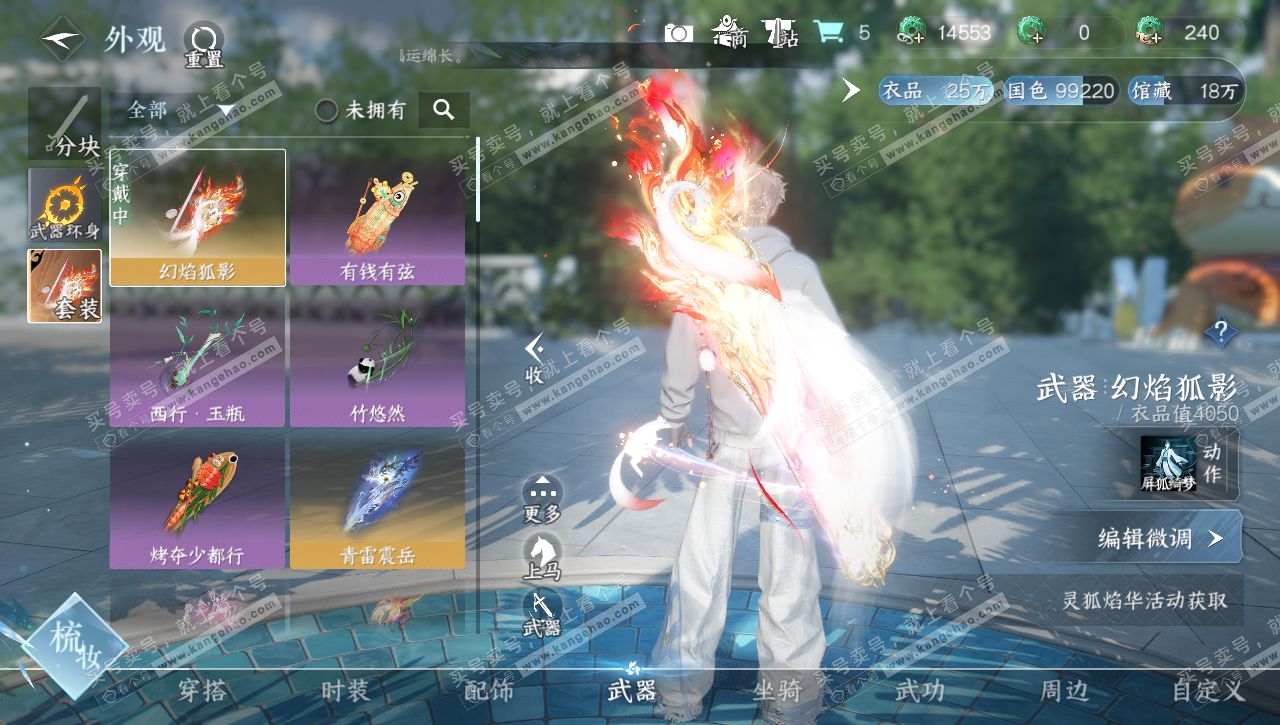Collapse the panel with 收 arrow
Image resolution: width=1280 pixels, height=725 pixels.
coord(535,358)
